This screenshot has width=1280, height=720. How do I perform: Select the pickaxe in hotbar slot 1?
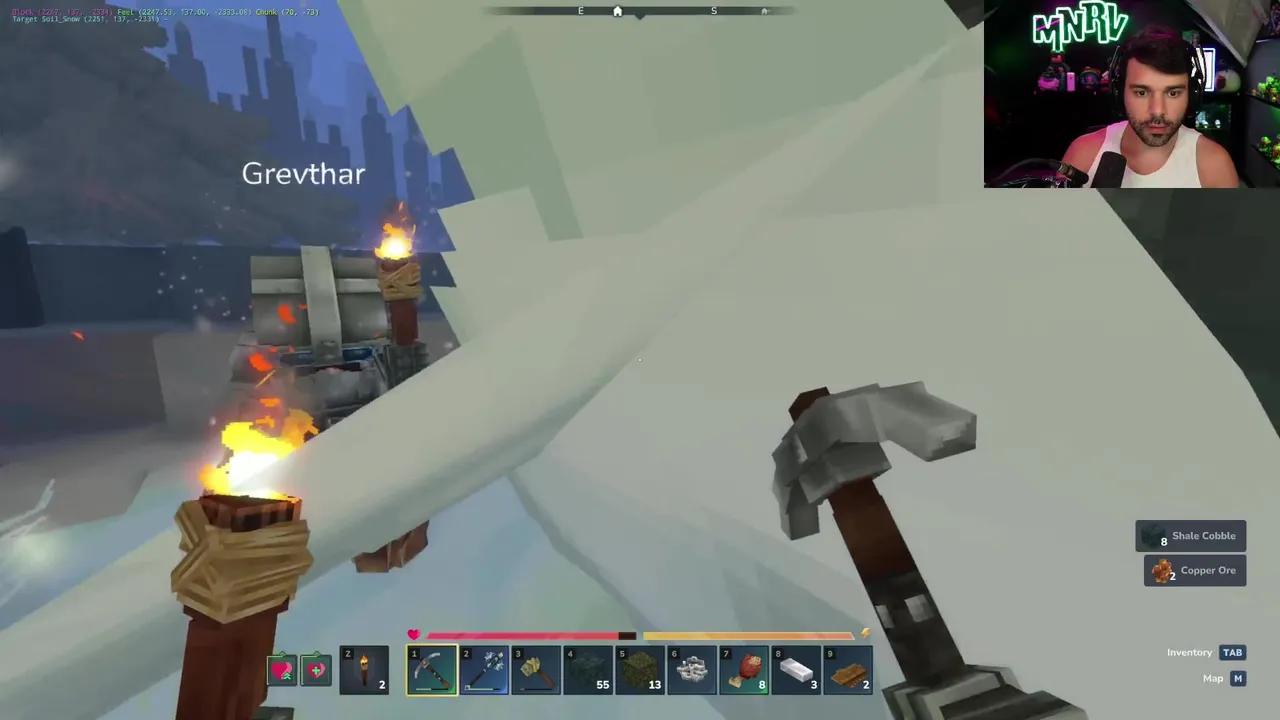[431, 668]
